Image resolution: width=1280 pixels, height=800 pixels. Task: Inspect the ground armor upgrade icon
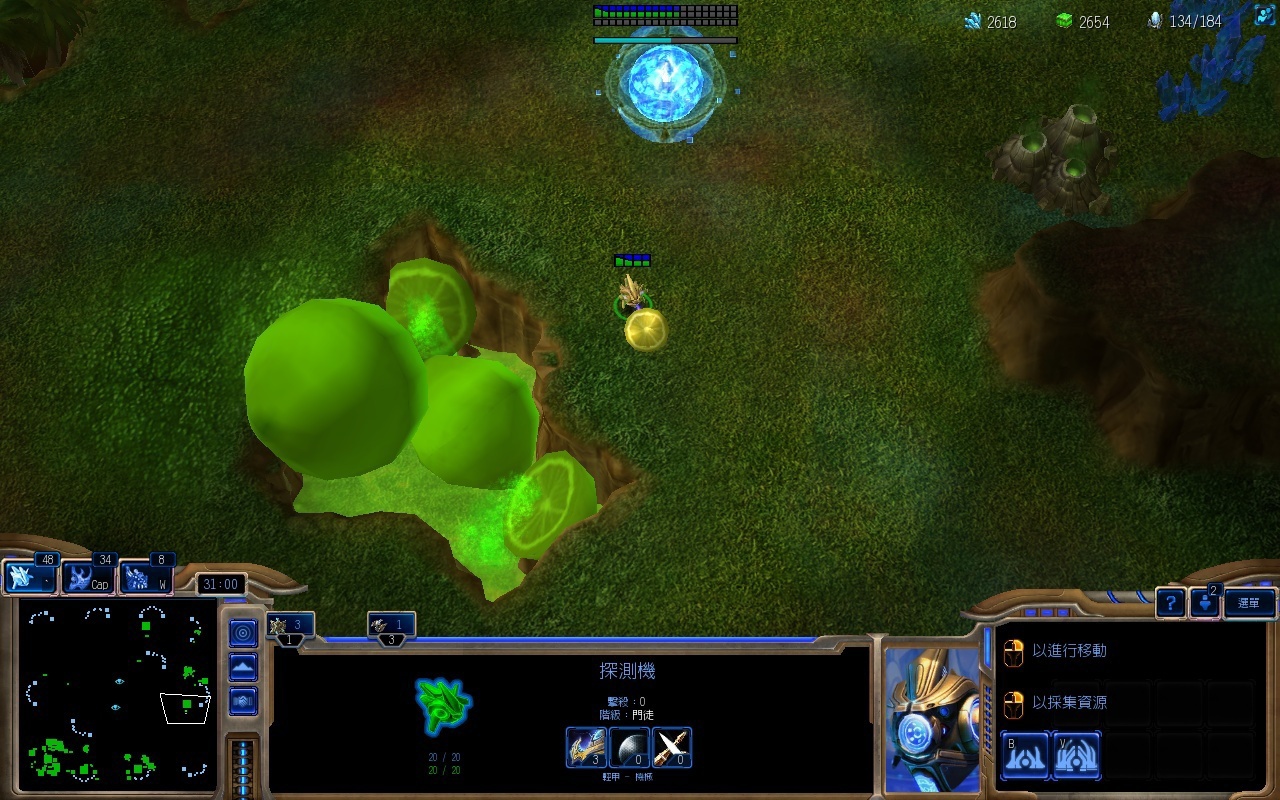click(585, 747)
